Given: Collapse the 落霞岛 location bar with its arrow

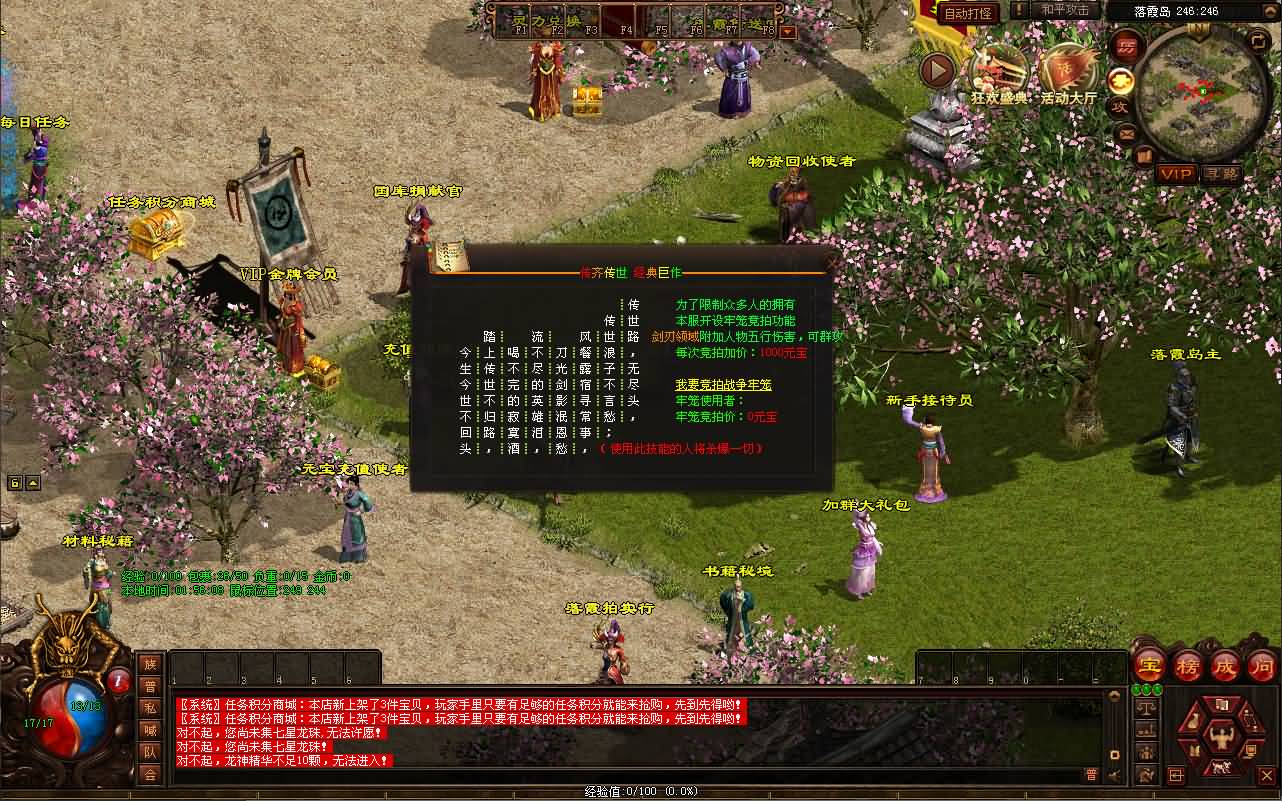Looking at the screenshot, I should coord(1271,10).
